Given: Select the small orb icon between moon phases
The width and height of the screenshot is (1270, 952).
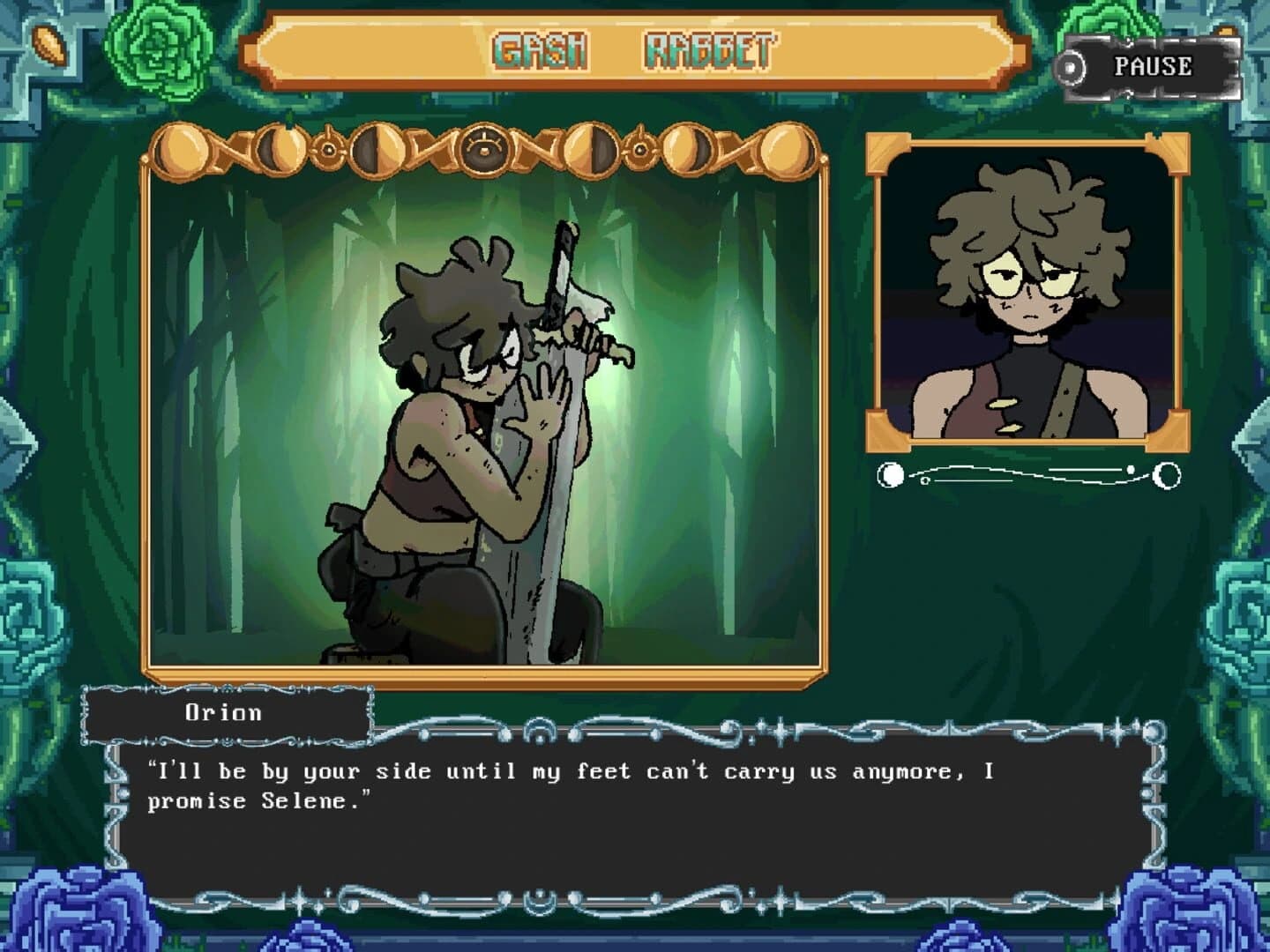Looking at the screenshot, I should click(327, 150).
